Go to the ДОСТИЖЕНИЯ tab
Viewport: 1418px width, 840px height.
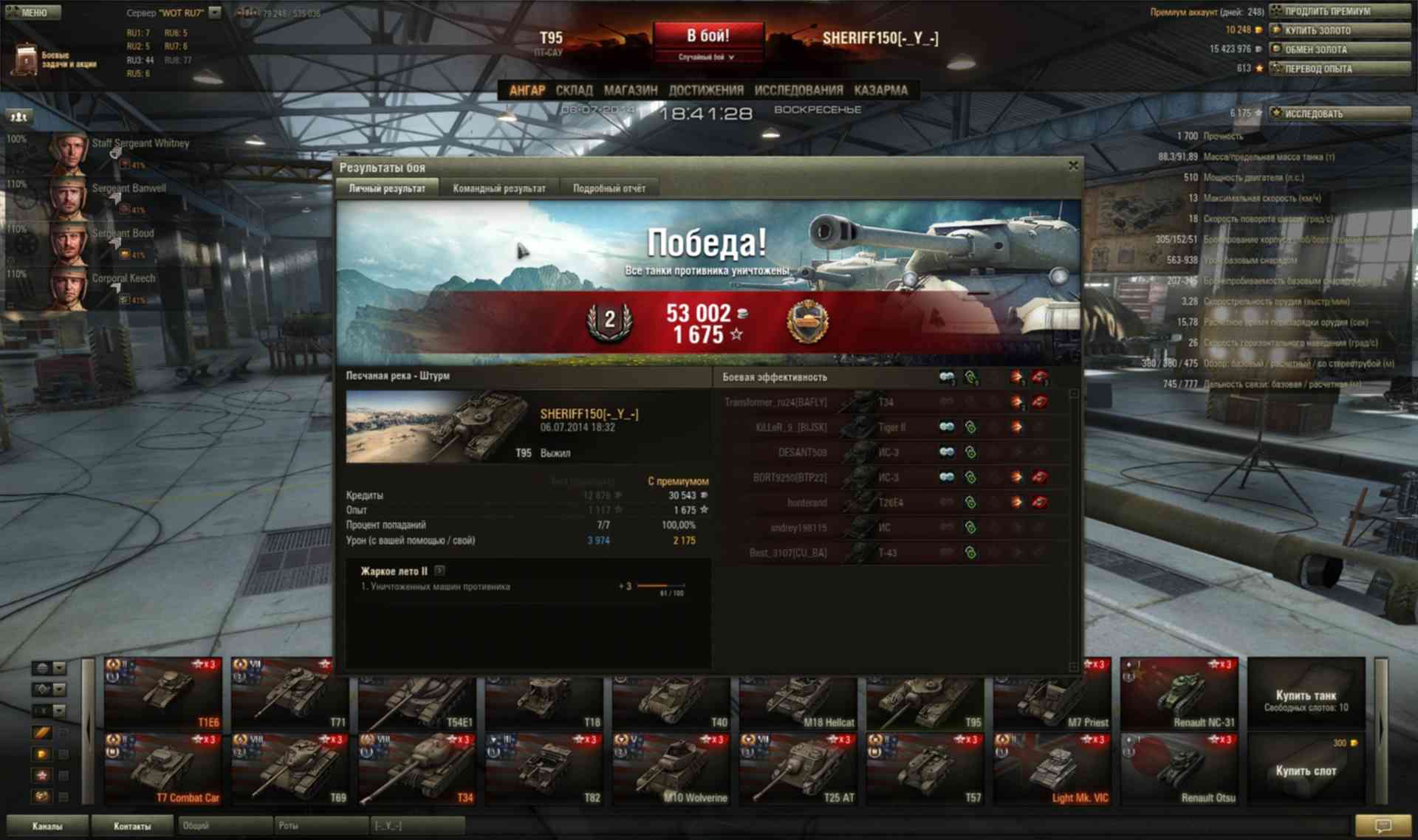point(705,90)
